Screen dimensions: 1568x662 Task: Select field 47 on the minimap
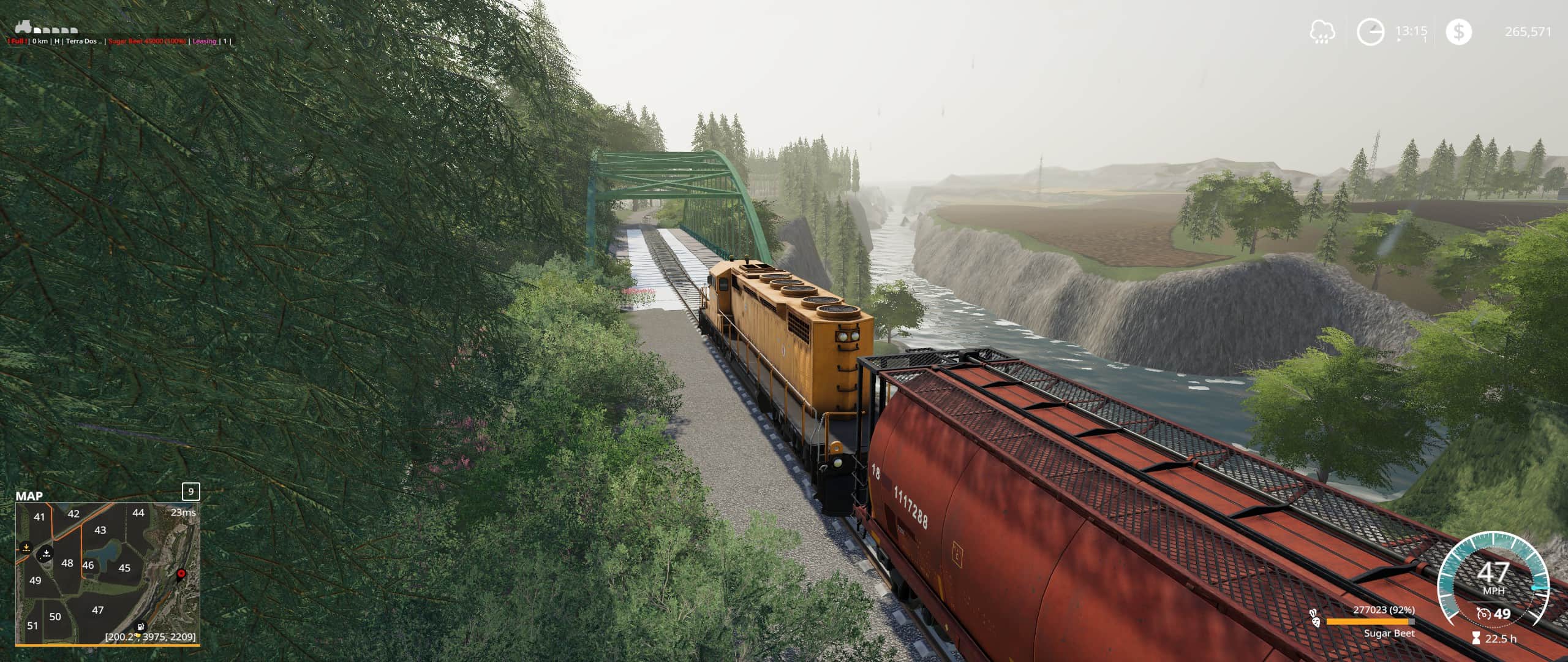pyautogui.click(x=97, y=610)
